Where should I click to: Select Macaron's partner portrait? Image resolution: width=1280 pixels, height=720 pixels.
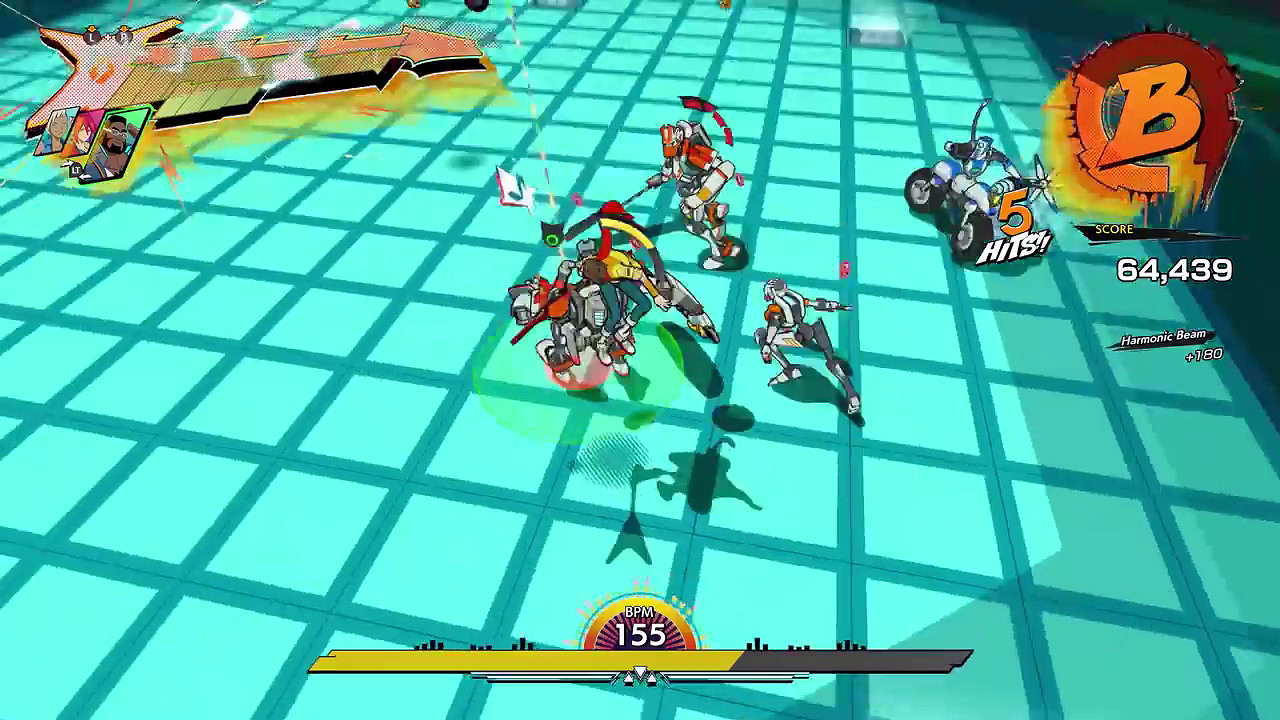[x=118, y=140]
